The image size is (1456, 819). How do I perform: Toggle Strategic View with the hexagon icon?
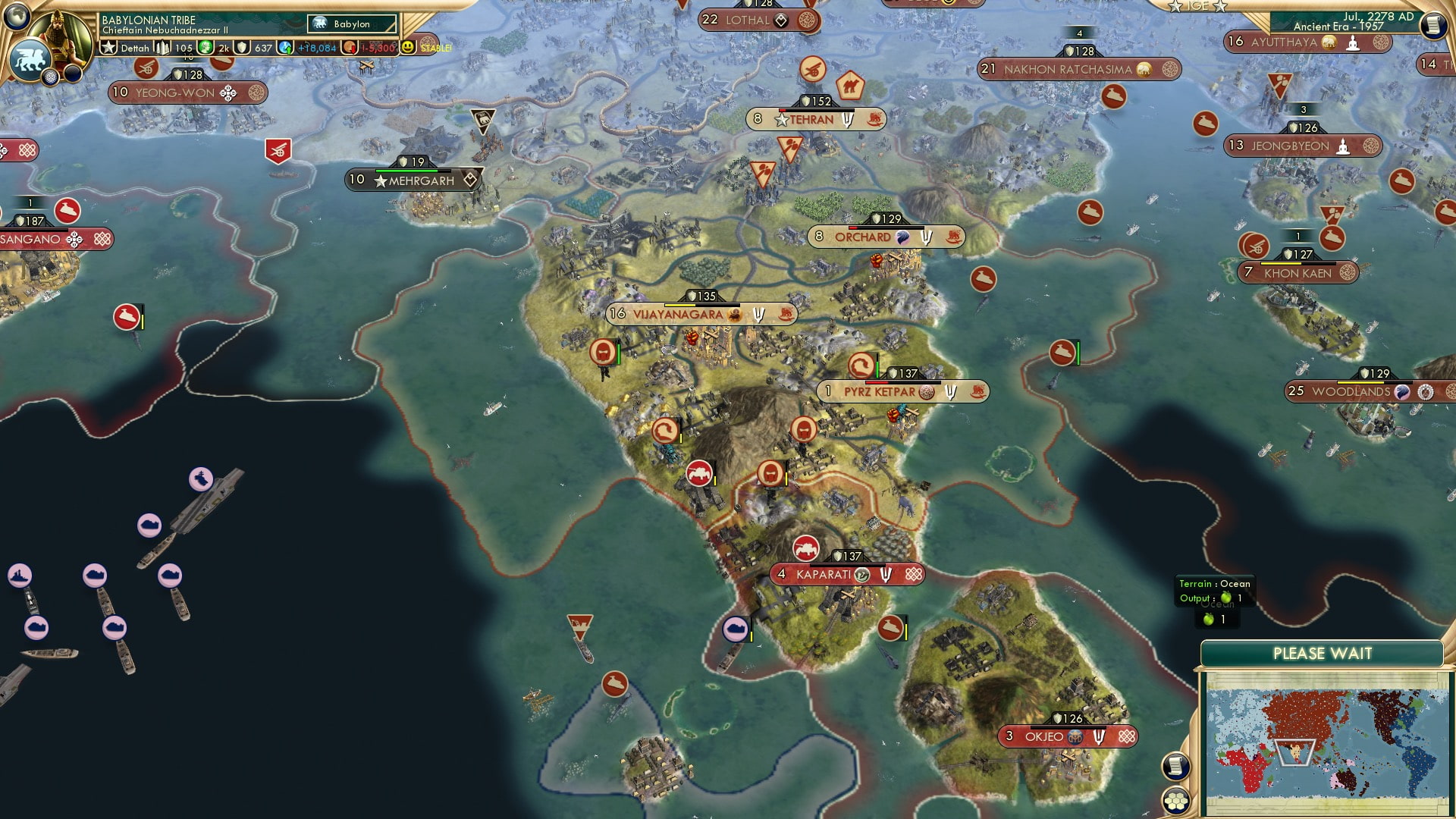coord(1175,802)
